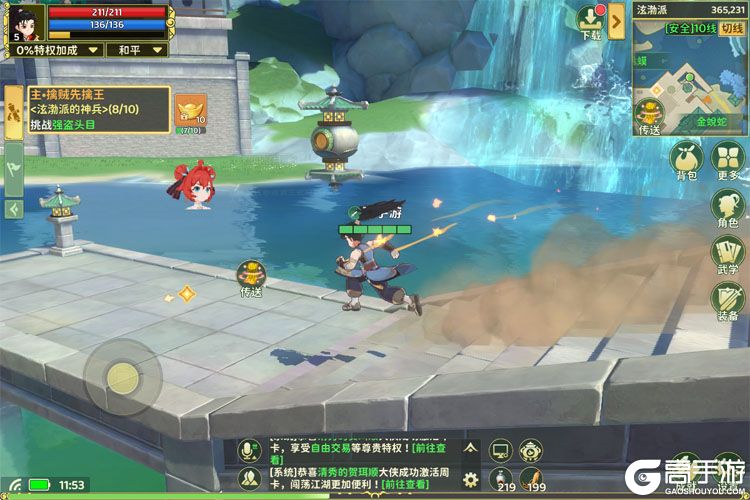Claim the gold ingot reward icon
This screenshot has width=750, height=500.
[190, 113]
